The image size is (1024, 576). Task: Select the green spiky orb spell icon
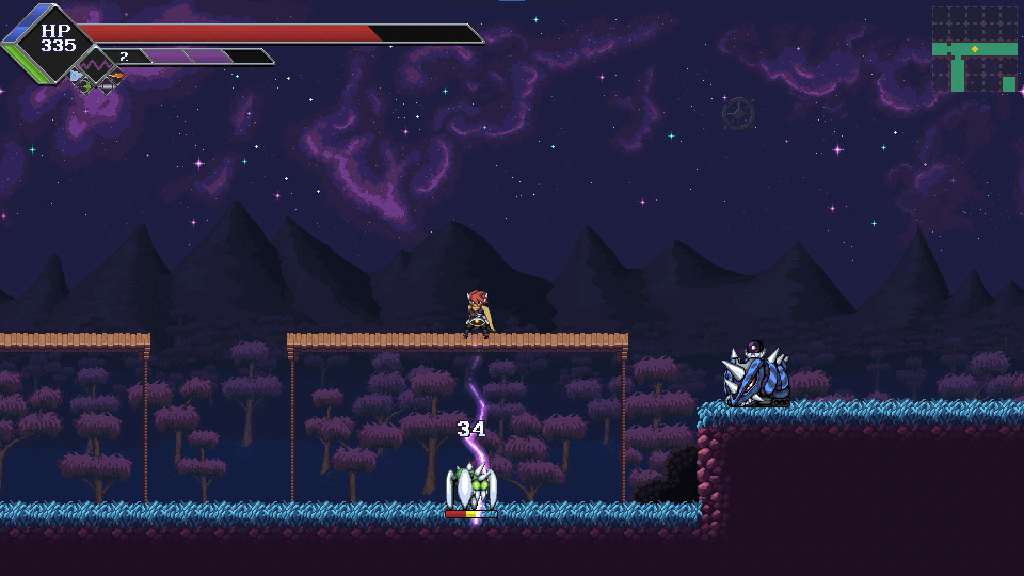(86, 86)
